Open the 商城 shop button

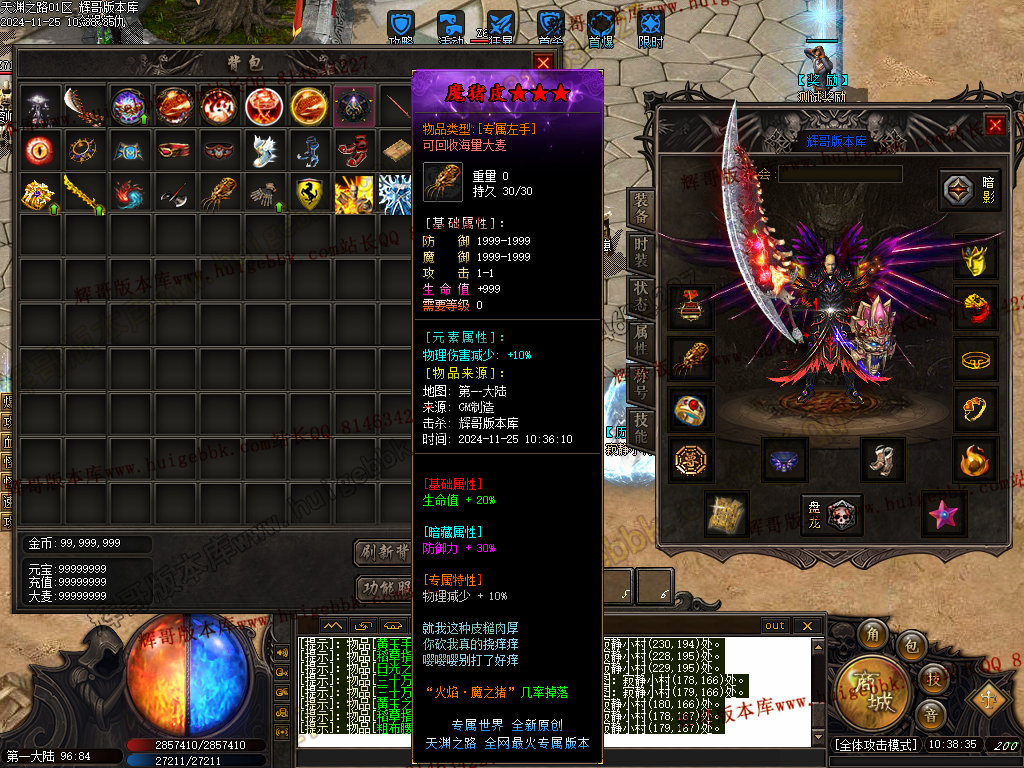[x=865, y=692]
